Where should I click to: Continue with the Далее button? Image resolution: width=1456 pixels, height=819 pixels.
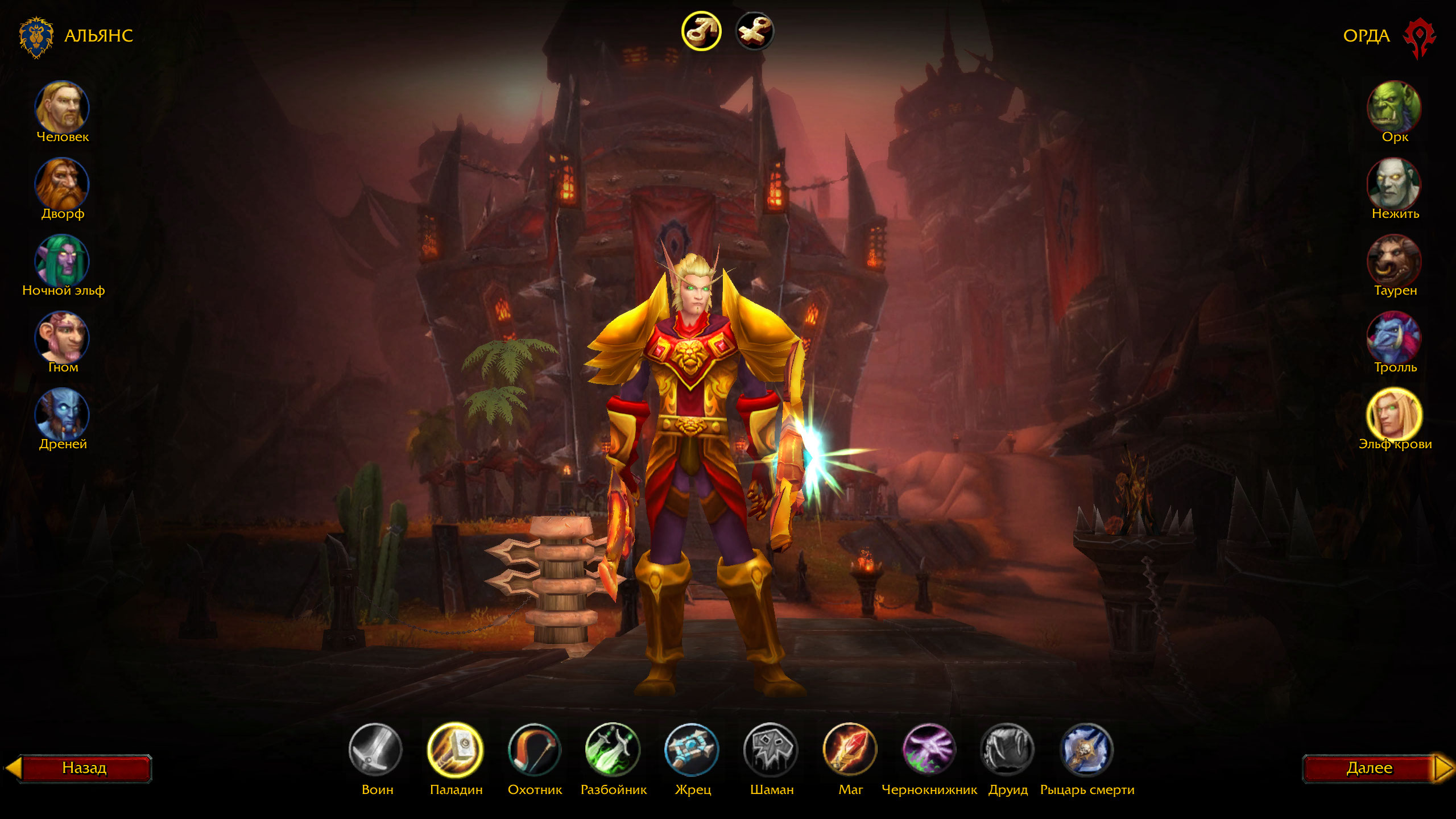coord(1370,768)
